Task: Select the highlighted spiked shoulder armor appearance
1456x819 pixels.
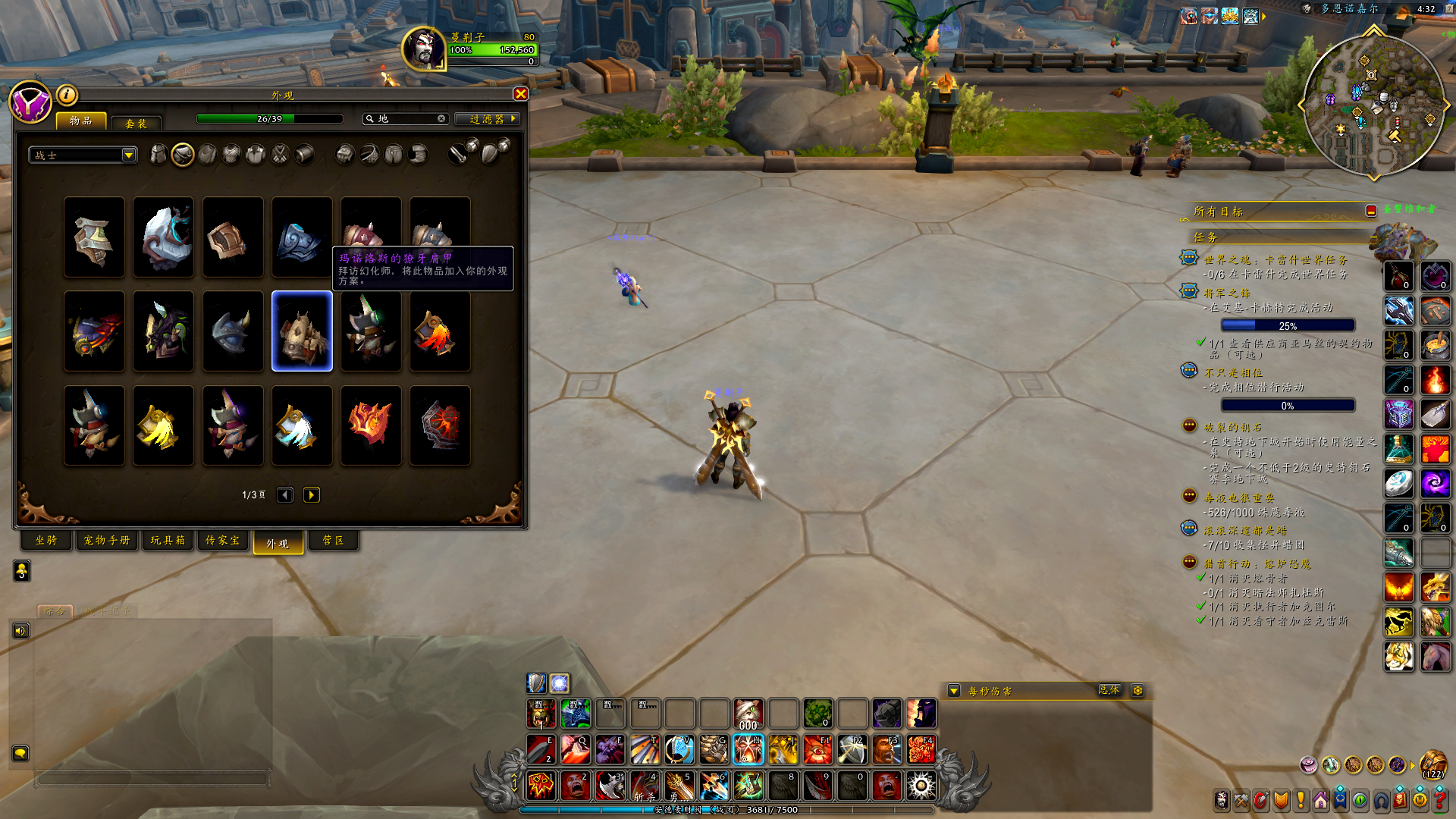Action: [302, 331]
